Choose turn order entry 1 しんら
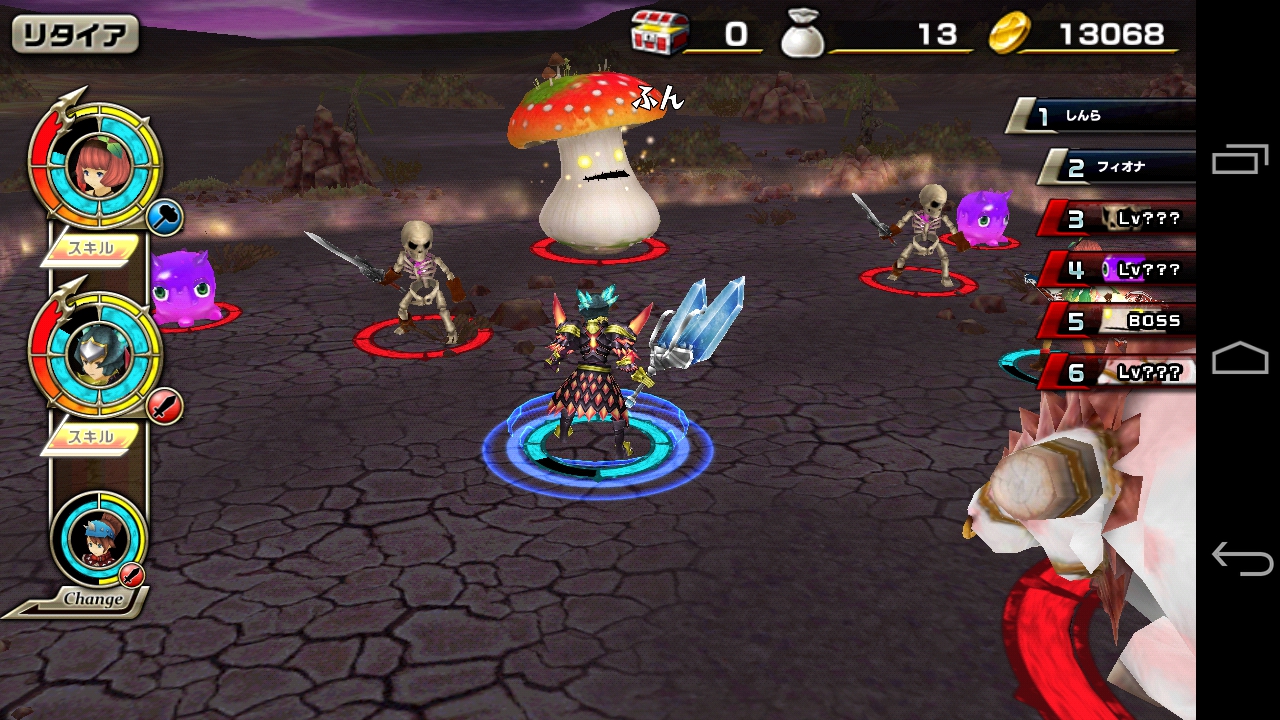 pyautogui.click(x=1105, y=116)
